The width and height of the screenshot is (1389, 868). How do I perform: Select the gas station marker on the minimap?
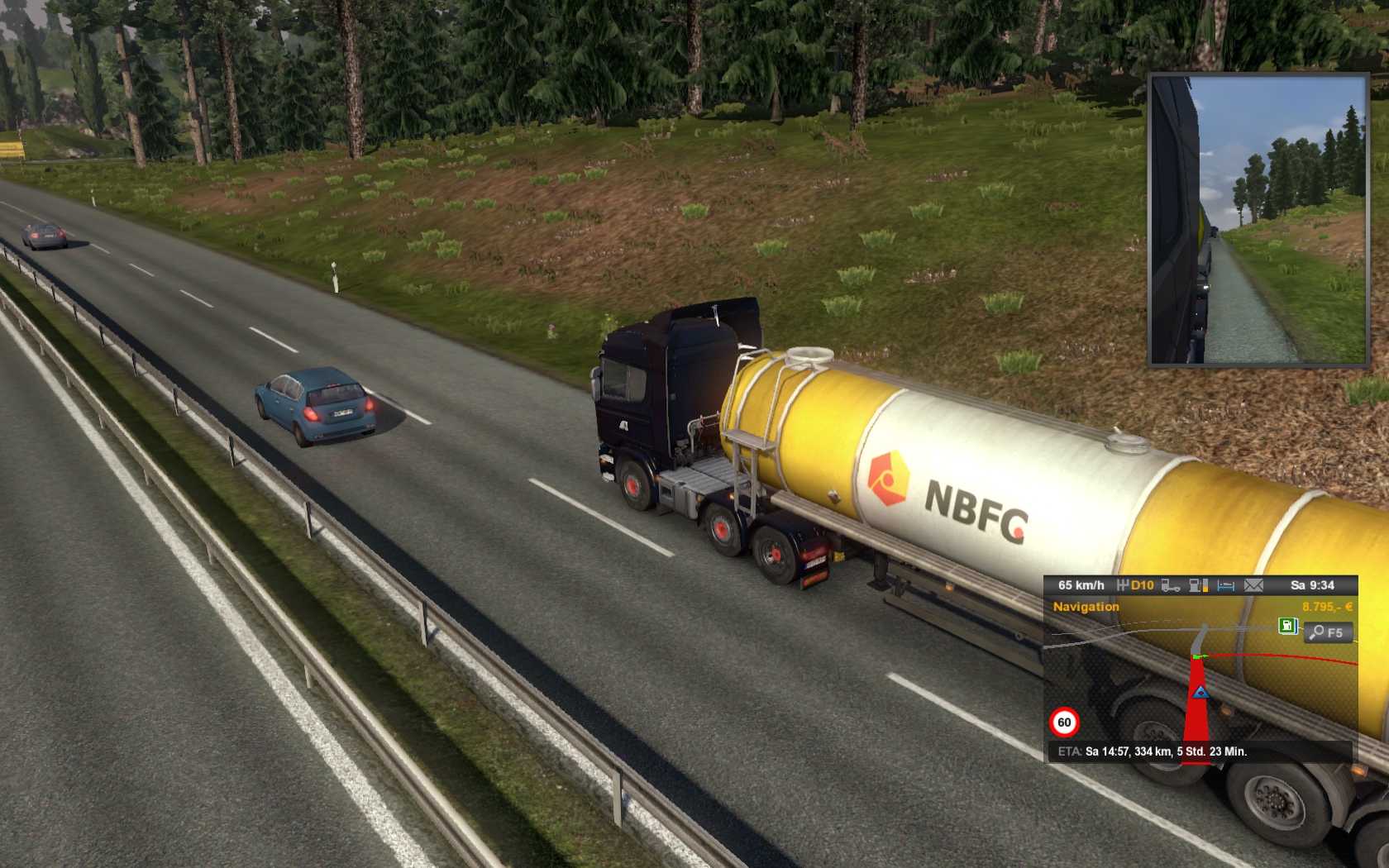[x=1287, y=626]
